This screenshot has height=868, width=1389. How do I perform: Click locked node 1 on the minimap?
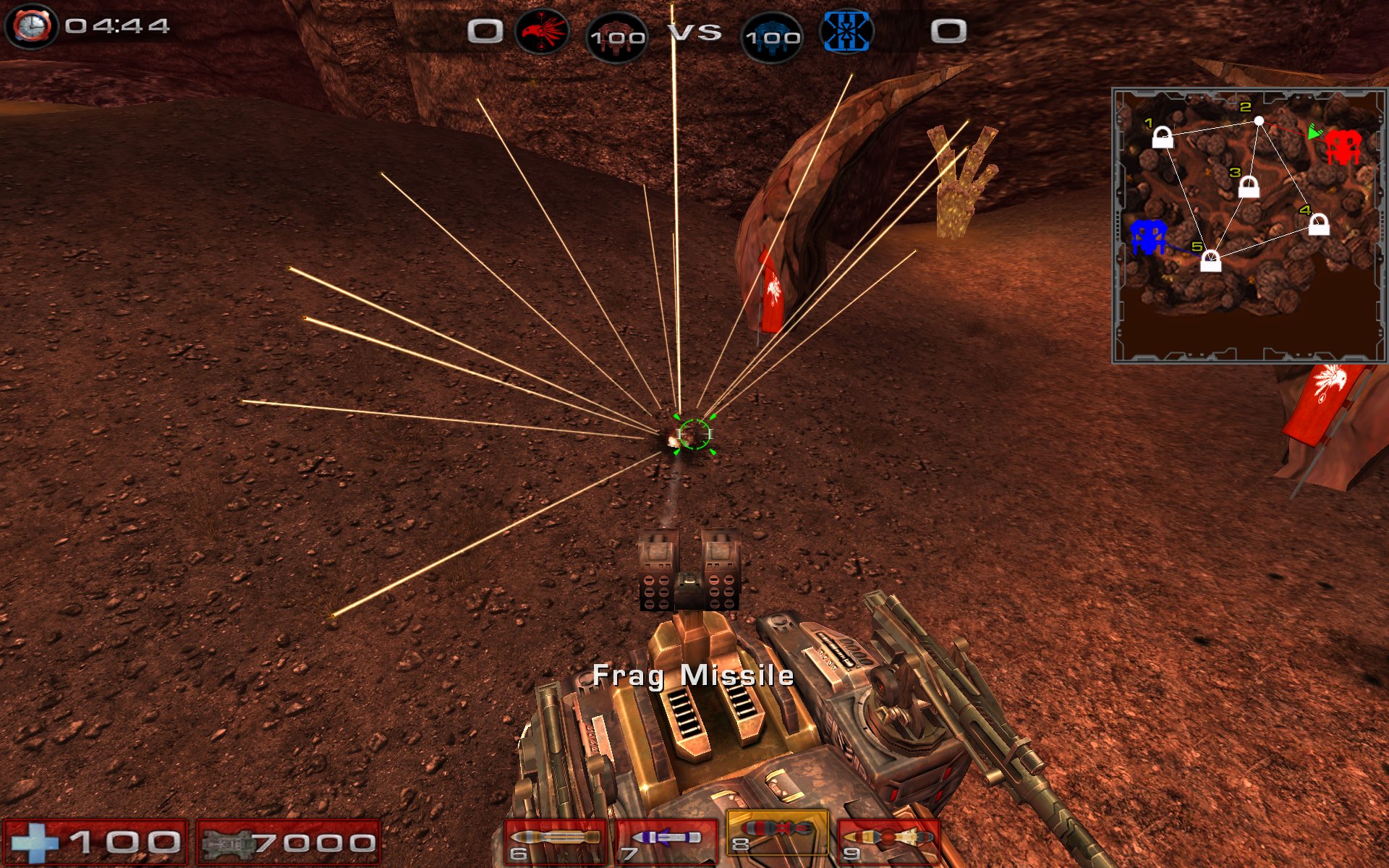tap(1163, 137)
